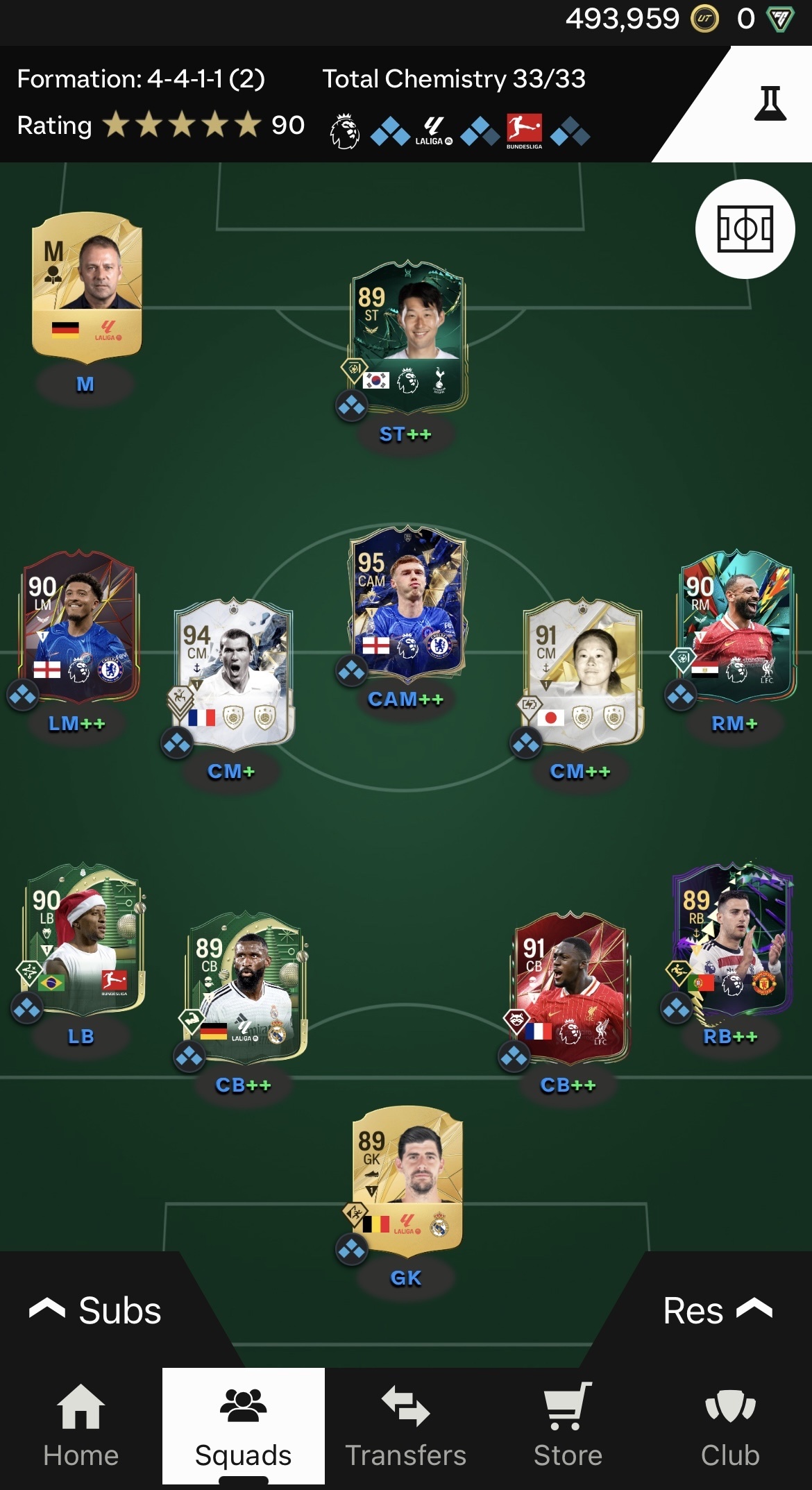Pick the 91 CB Liverpool card
Screen dimensions: 812x1490
tap(570, 987)
